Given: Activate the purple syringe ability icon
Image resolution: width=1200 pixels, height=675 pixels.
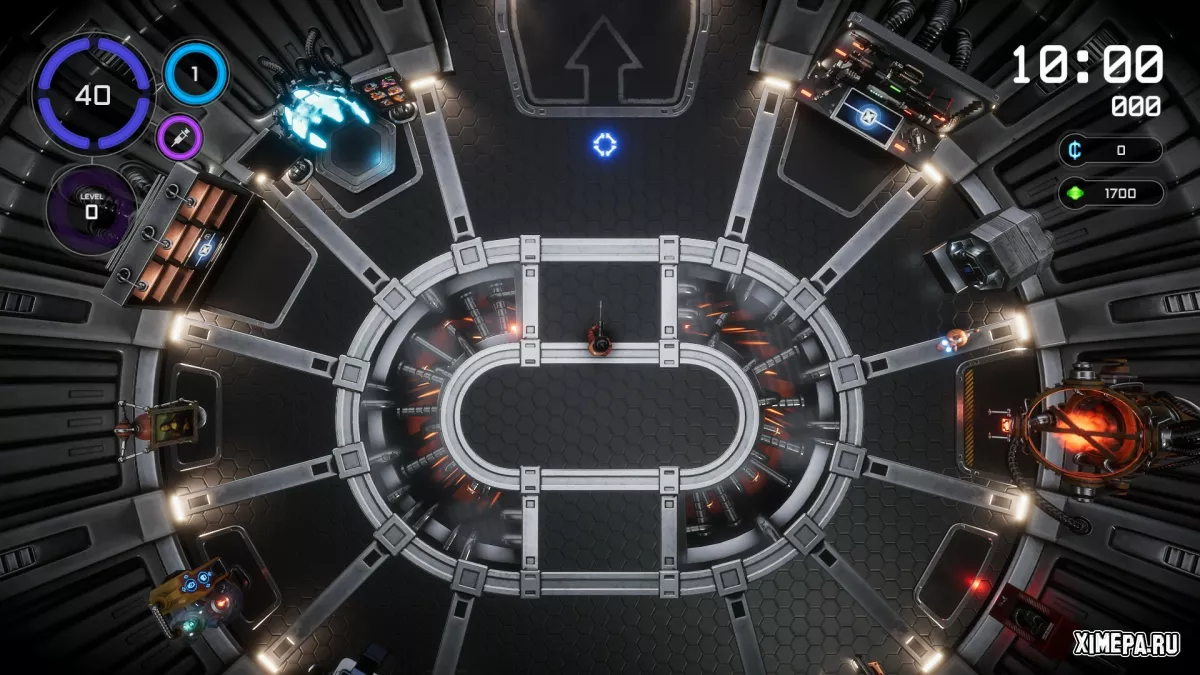Looking at the screenshot, I should click(180, 136).
